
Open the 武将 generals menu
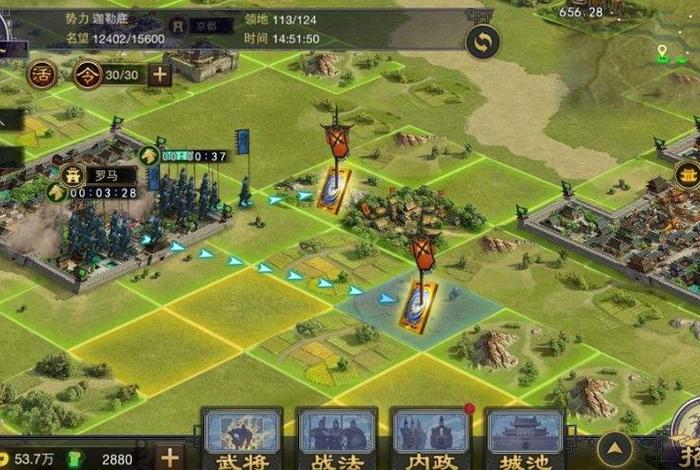[x=243, y=438]
